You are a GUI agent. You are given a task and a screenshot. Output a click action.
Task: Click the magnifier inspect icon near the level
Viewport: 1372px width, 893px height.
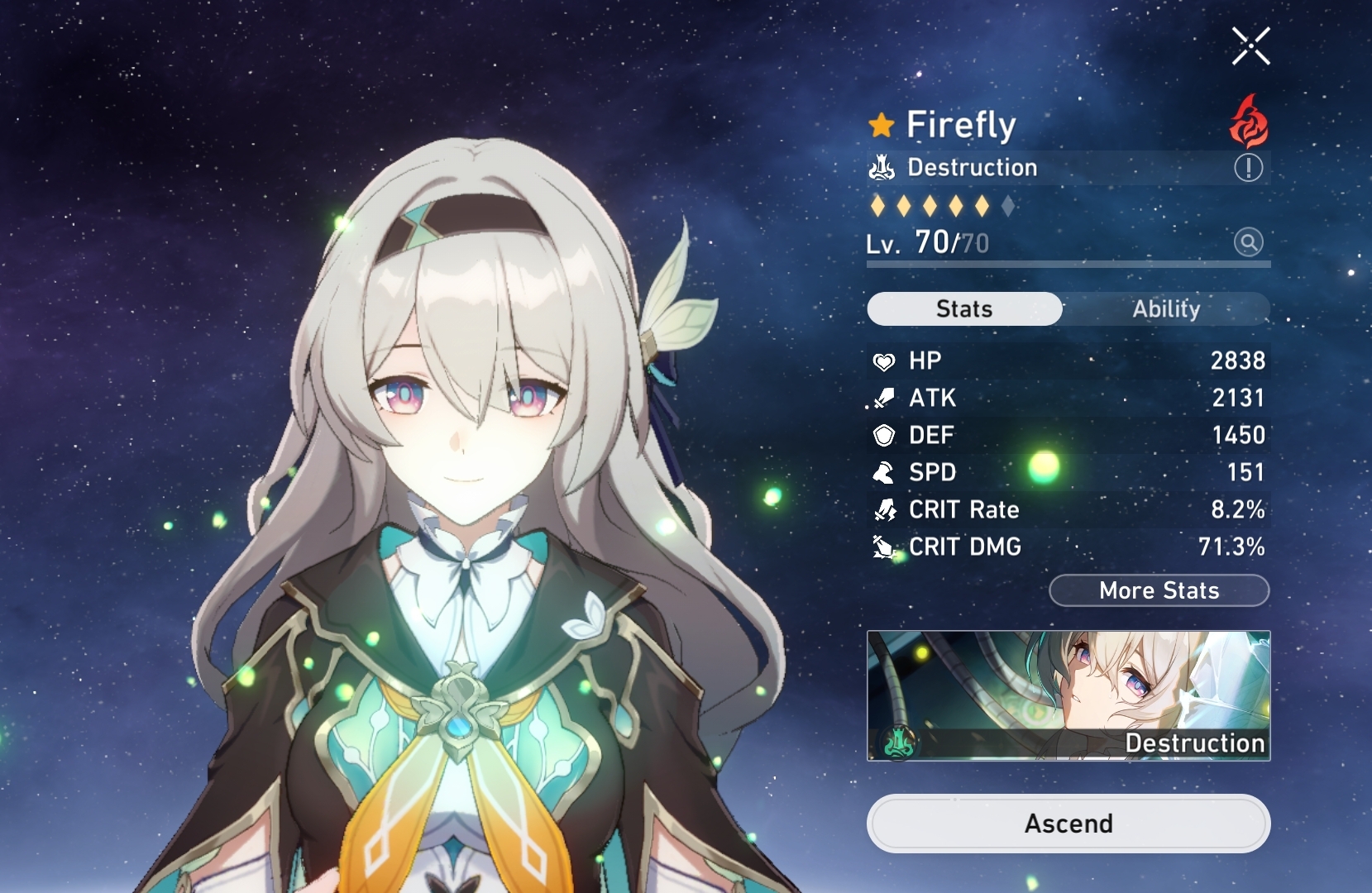1249,241
